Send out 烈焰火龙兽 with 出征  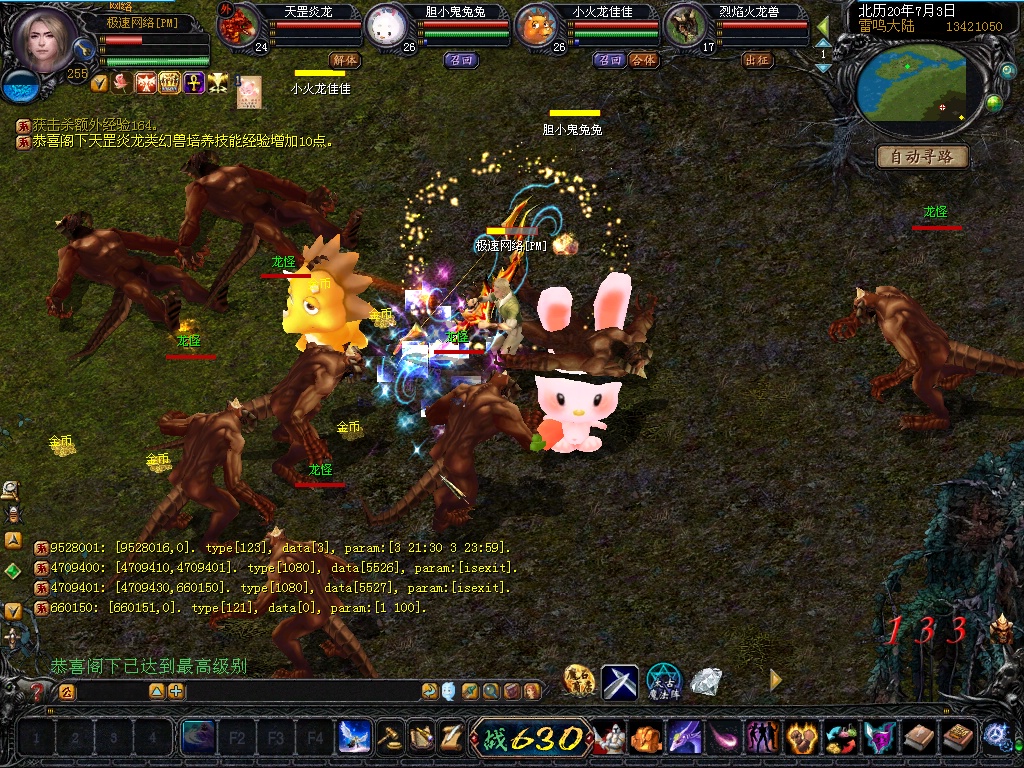coord(758,60)
